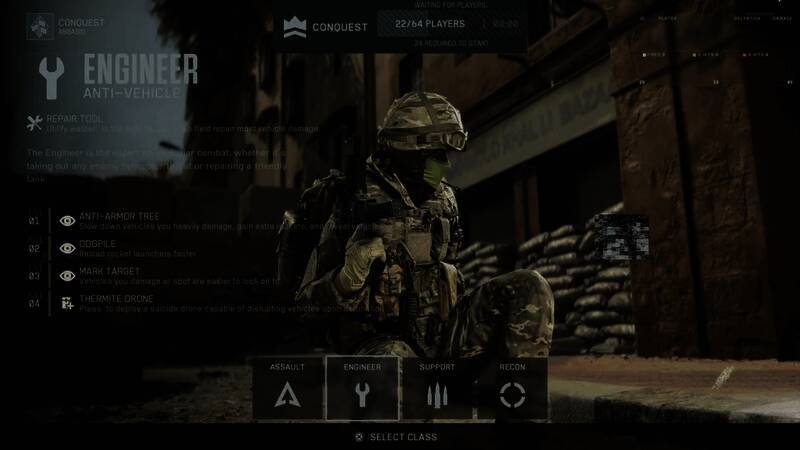Choose the Engineer class tile

click(362, 388)
